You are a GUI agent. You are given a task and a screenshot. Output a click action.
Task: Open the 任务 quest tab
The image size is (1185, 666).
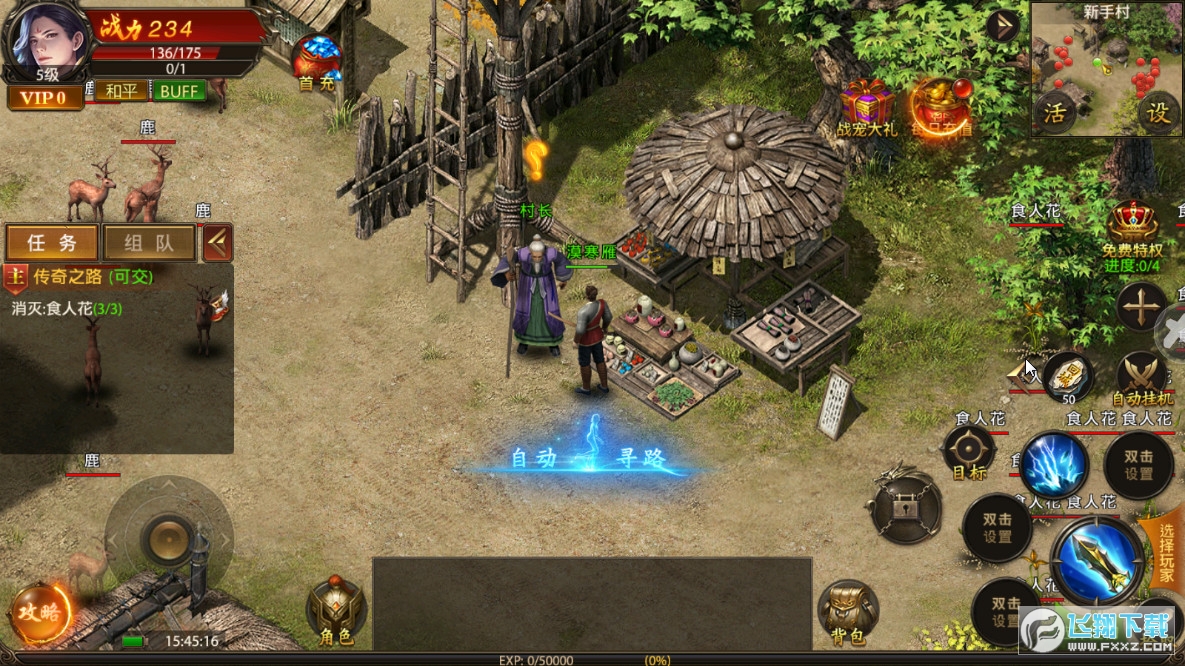pos(52,242)
